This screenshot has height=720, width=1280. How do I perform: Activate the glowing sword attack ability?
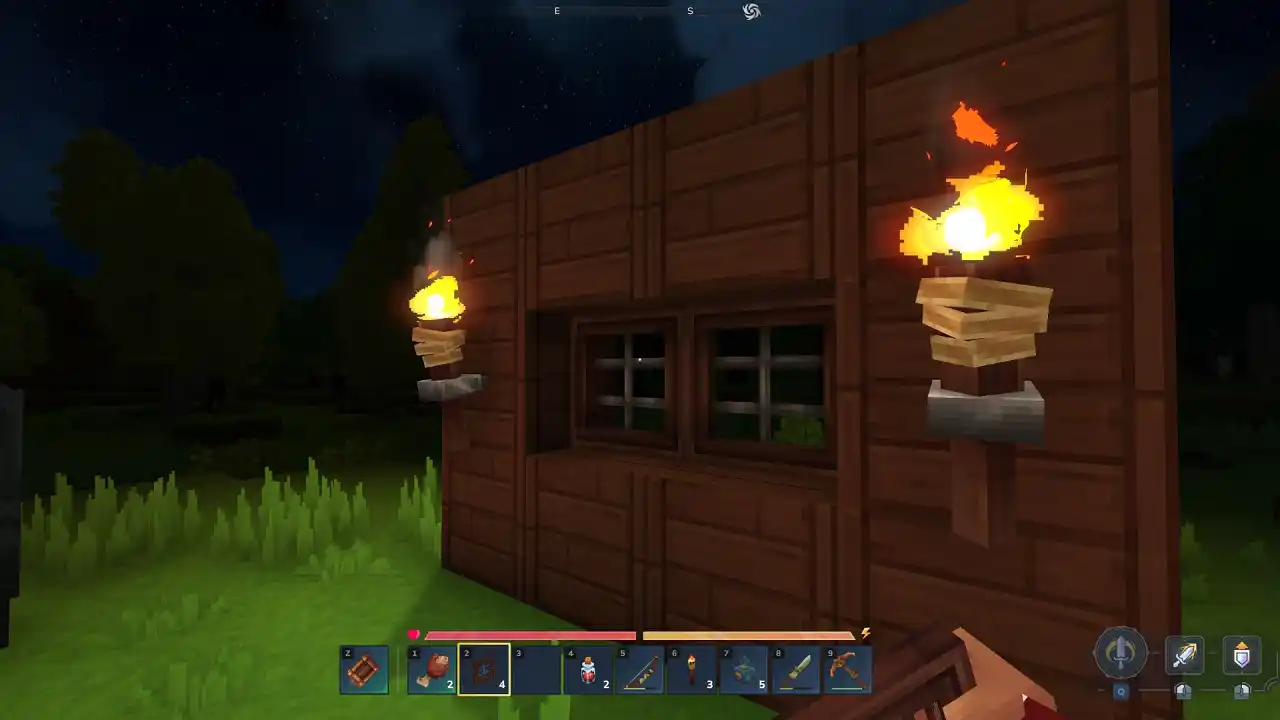tap(1186, 655)
